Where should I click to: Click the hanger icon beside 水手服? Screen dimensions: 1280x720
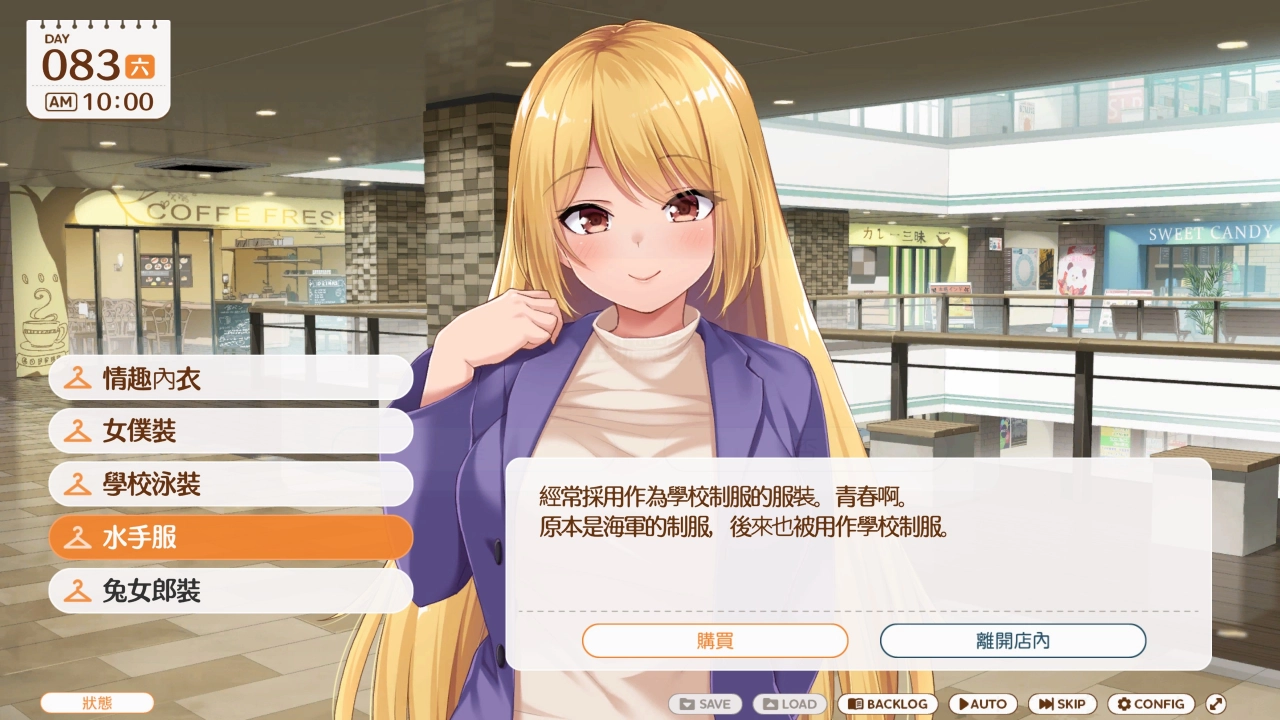point(78,538)
